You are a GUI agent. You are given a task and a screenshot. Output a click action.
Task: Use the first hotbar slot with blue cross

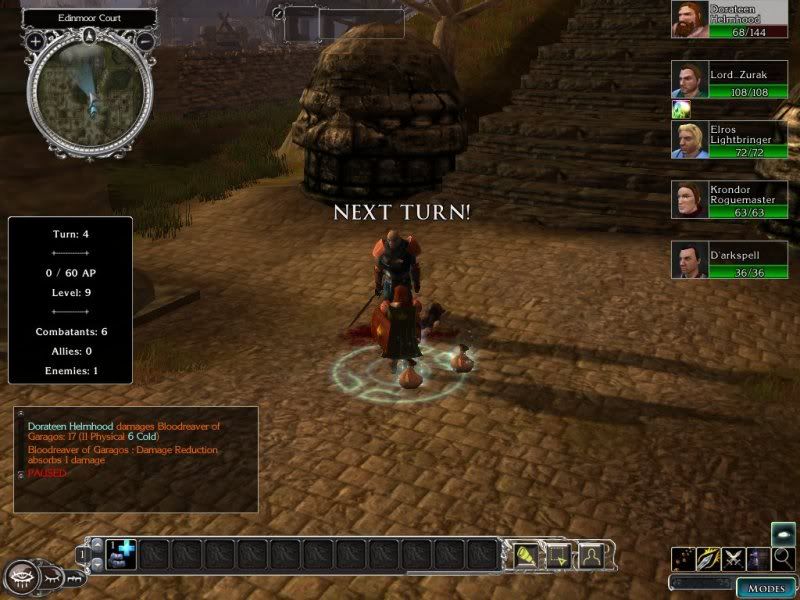pos(122,552)
